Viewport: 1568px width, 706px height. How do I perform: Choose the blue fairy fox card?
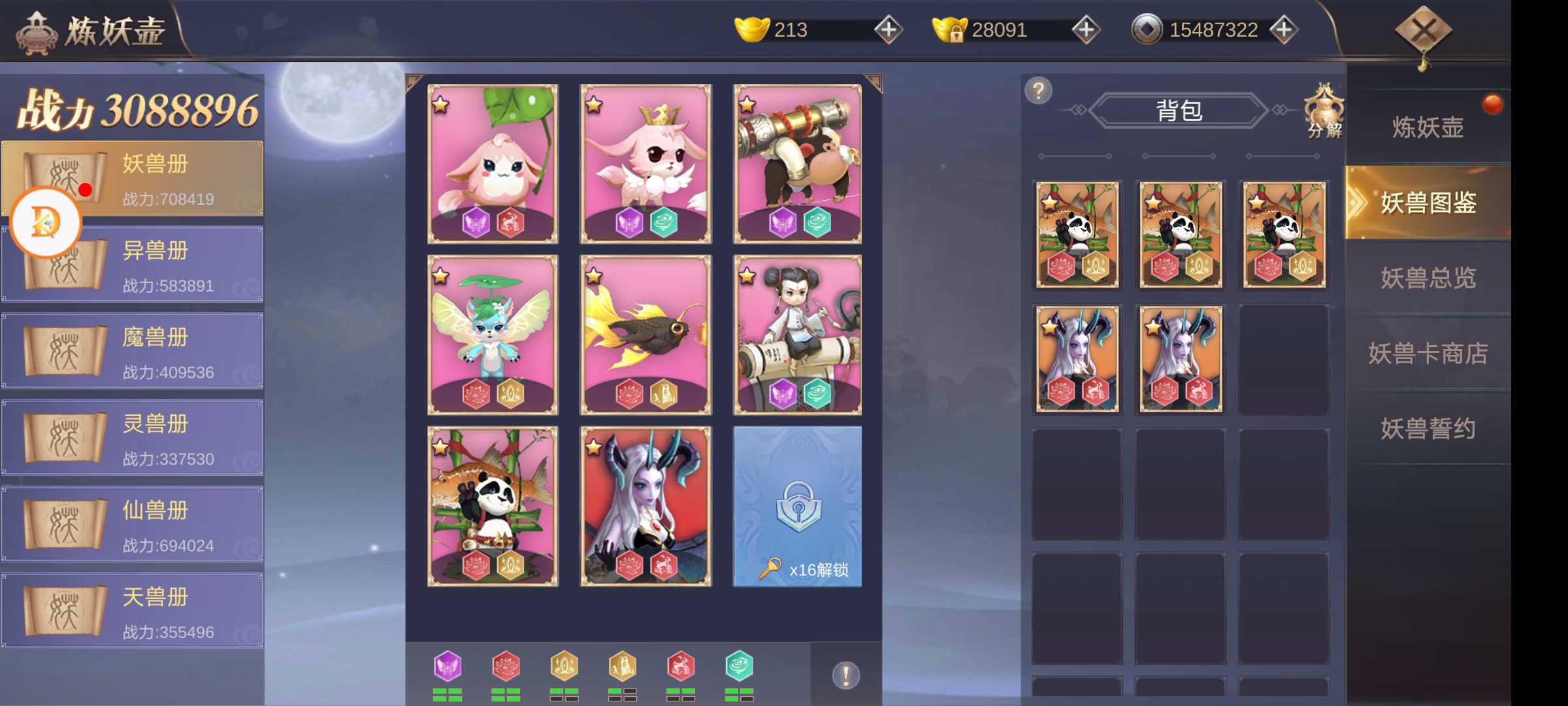click(x=493, y=335)
